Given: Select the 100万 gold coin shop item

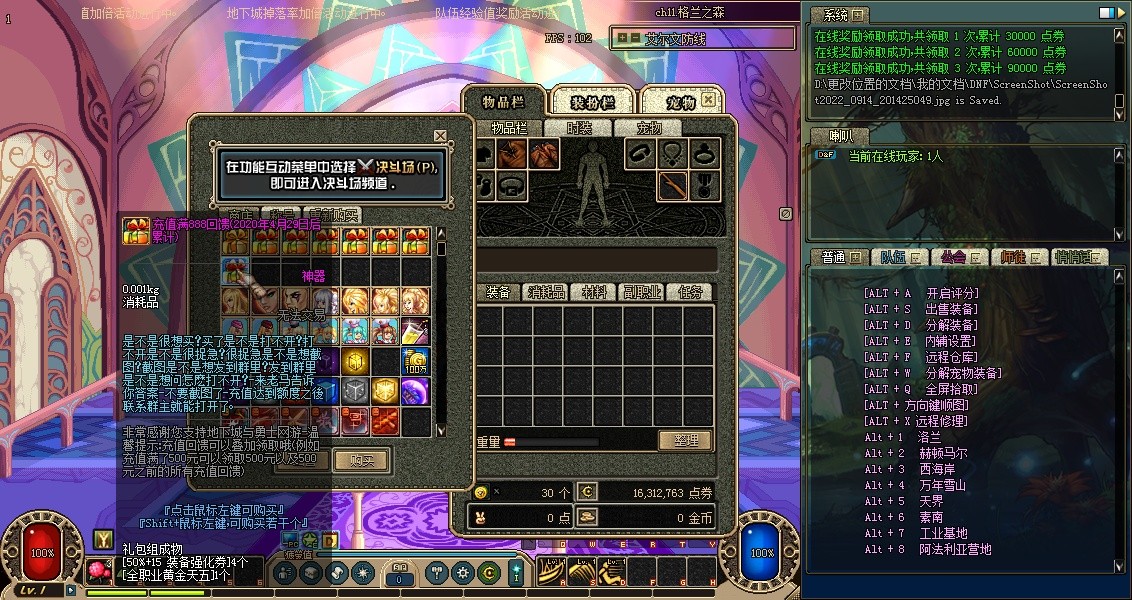Looking at the screenshot, I should click(416, 361).
